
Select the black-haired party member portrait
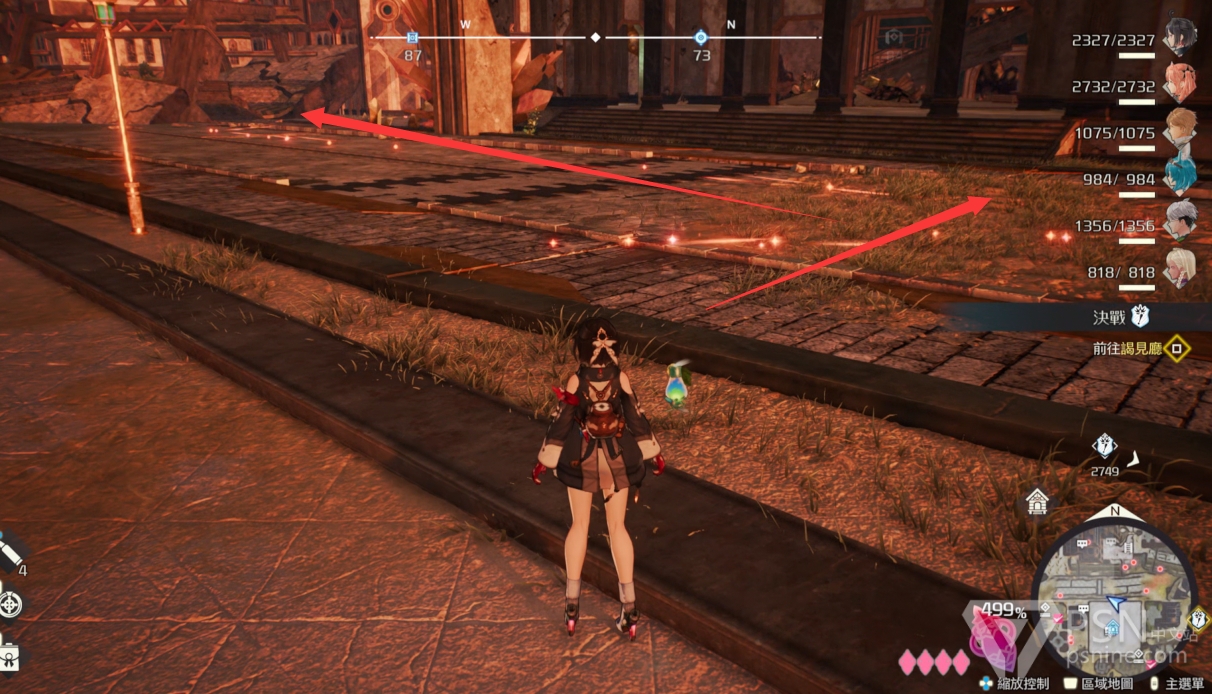(x=1180, y=38)
